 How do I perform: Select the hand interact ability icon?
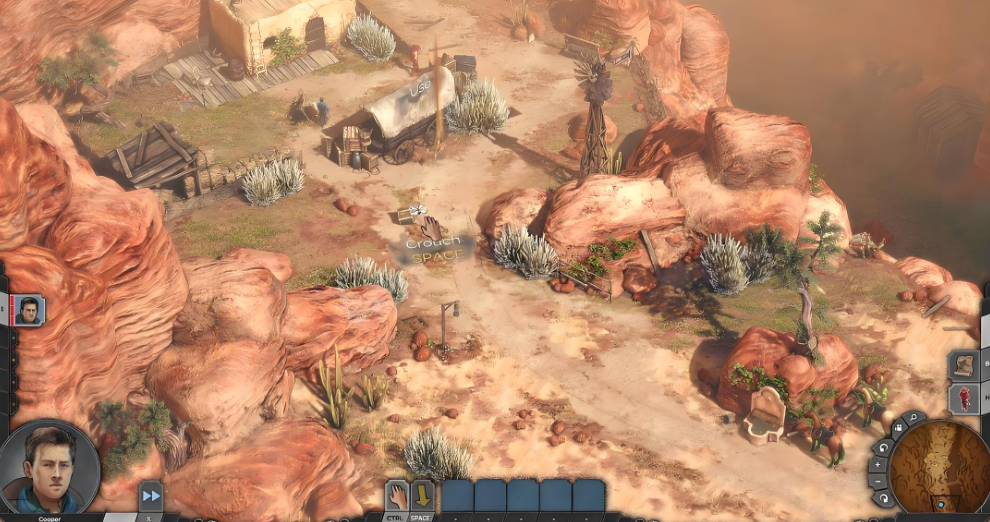coord(397,495)
